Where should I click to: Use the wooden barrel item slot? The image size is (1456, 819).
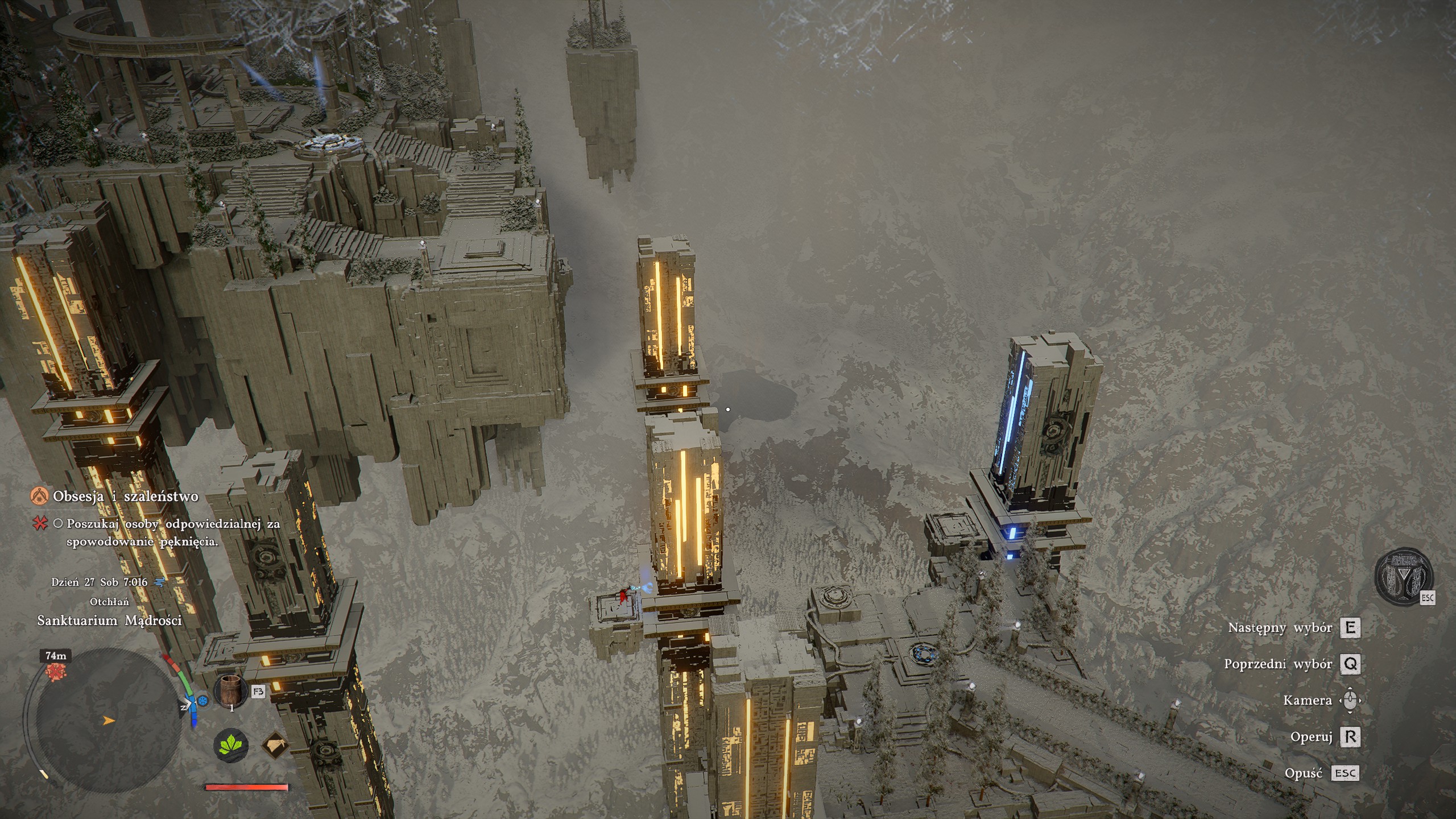(x=230, y=690)
